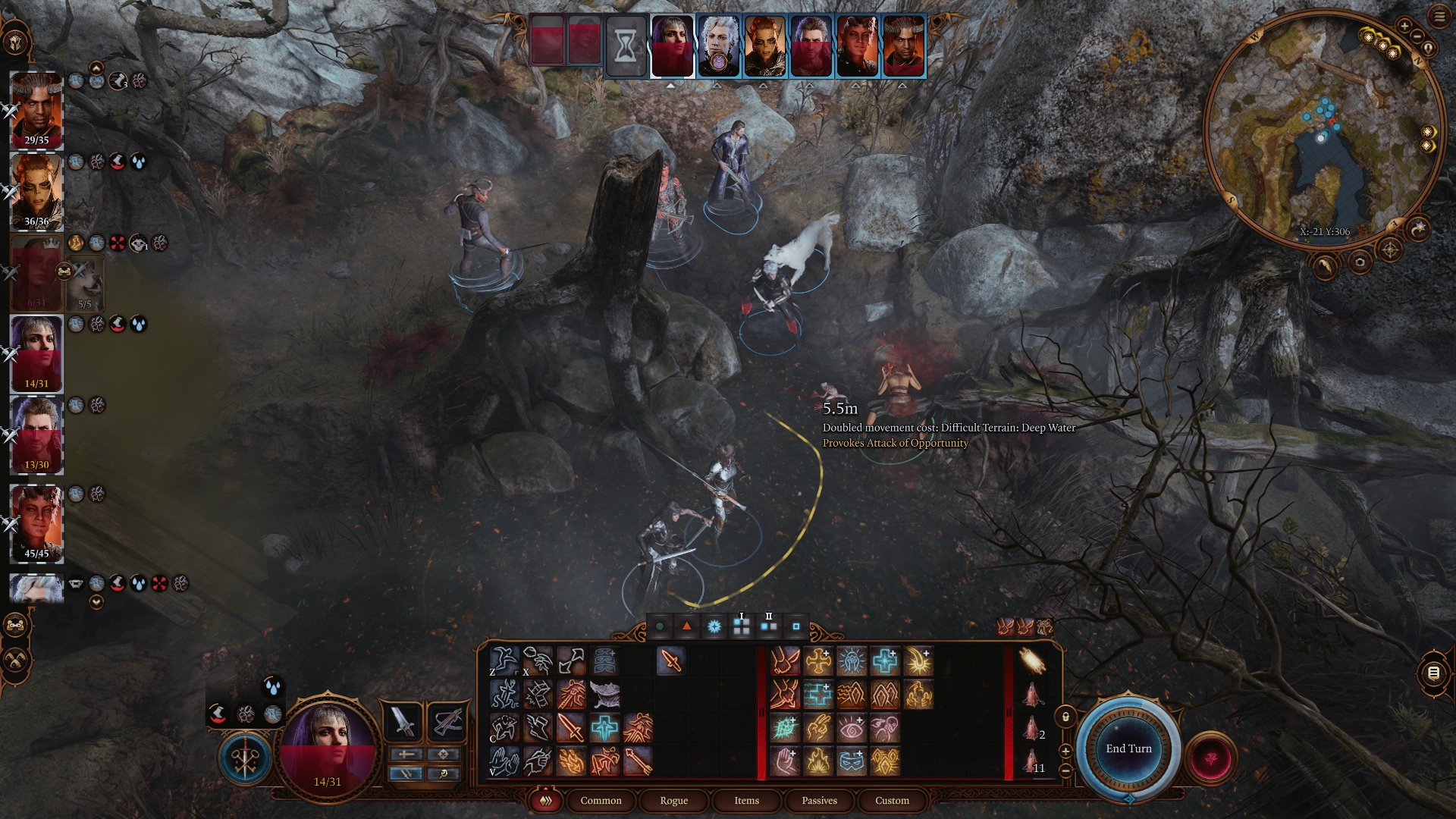
Task: Open the combat log scroll button
Action: (x=1433, y=673)
